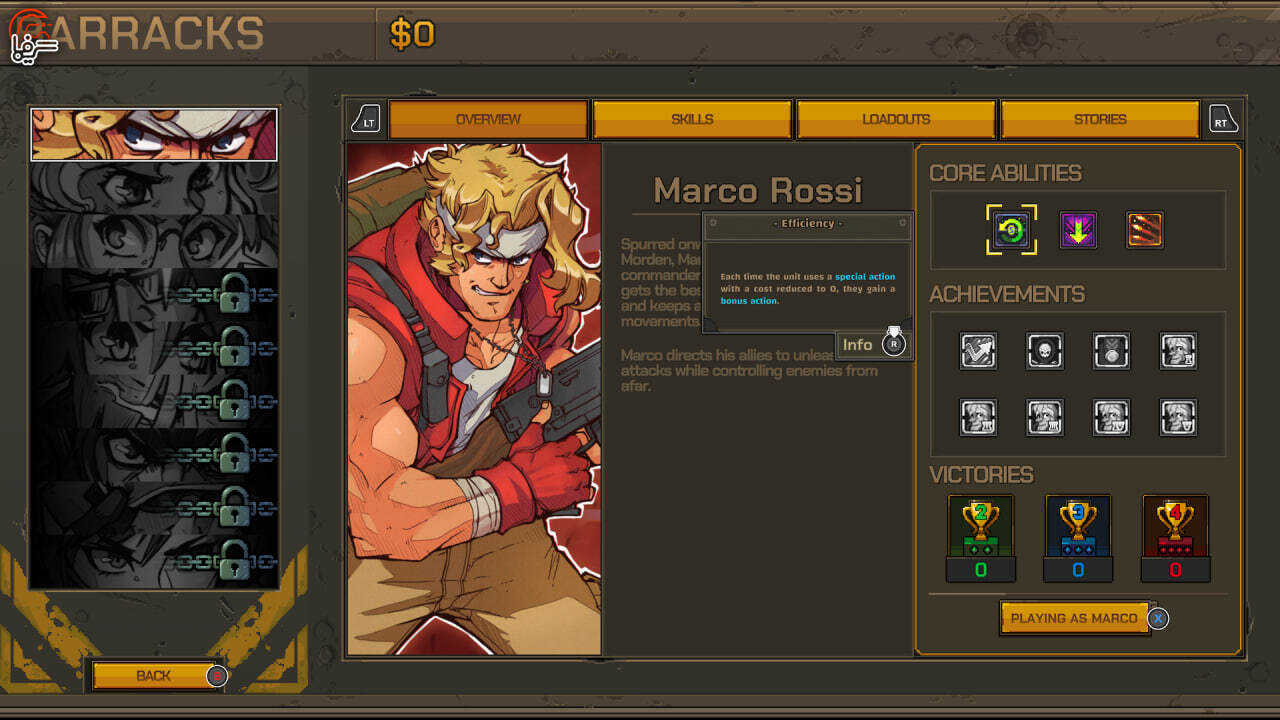Click the red 4-player victories trophy
Image resolution: width=1280 pixels, height=720 pixels.
(x=1174, y=525)
